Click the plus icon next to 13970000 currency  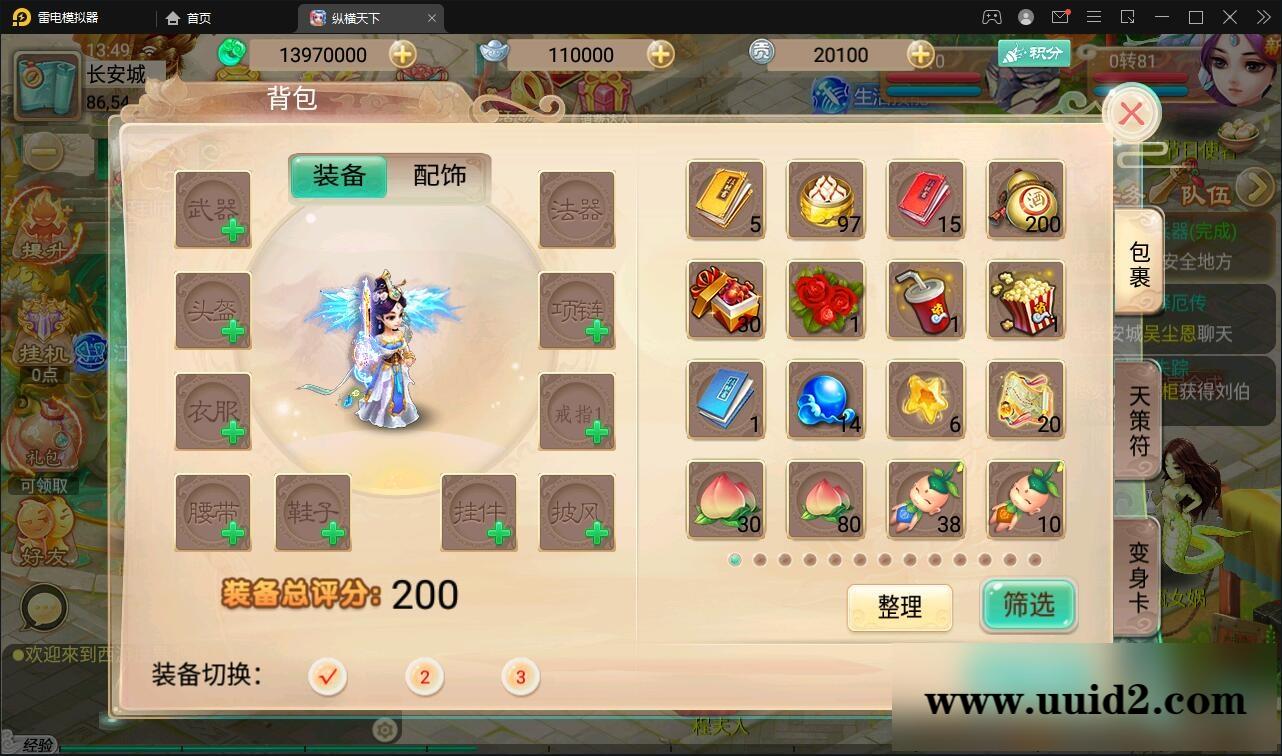click(403, 55)
